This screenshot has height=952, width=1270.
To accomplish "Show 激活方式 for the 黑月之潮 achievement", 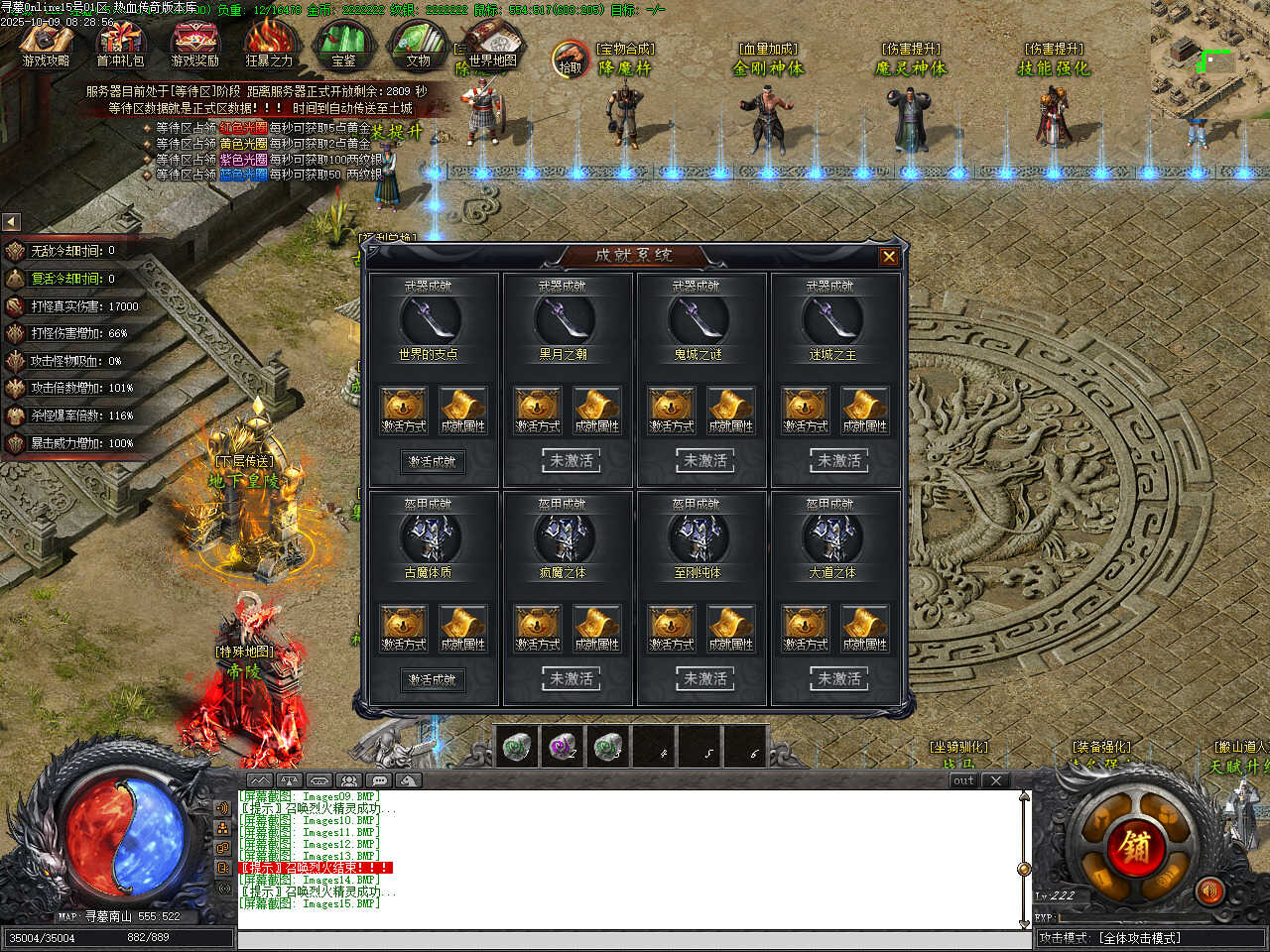I will point(538,410).
